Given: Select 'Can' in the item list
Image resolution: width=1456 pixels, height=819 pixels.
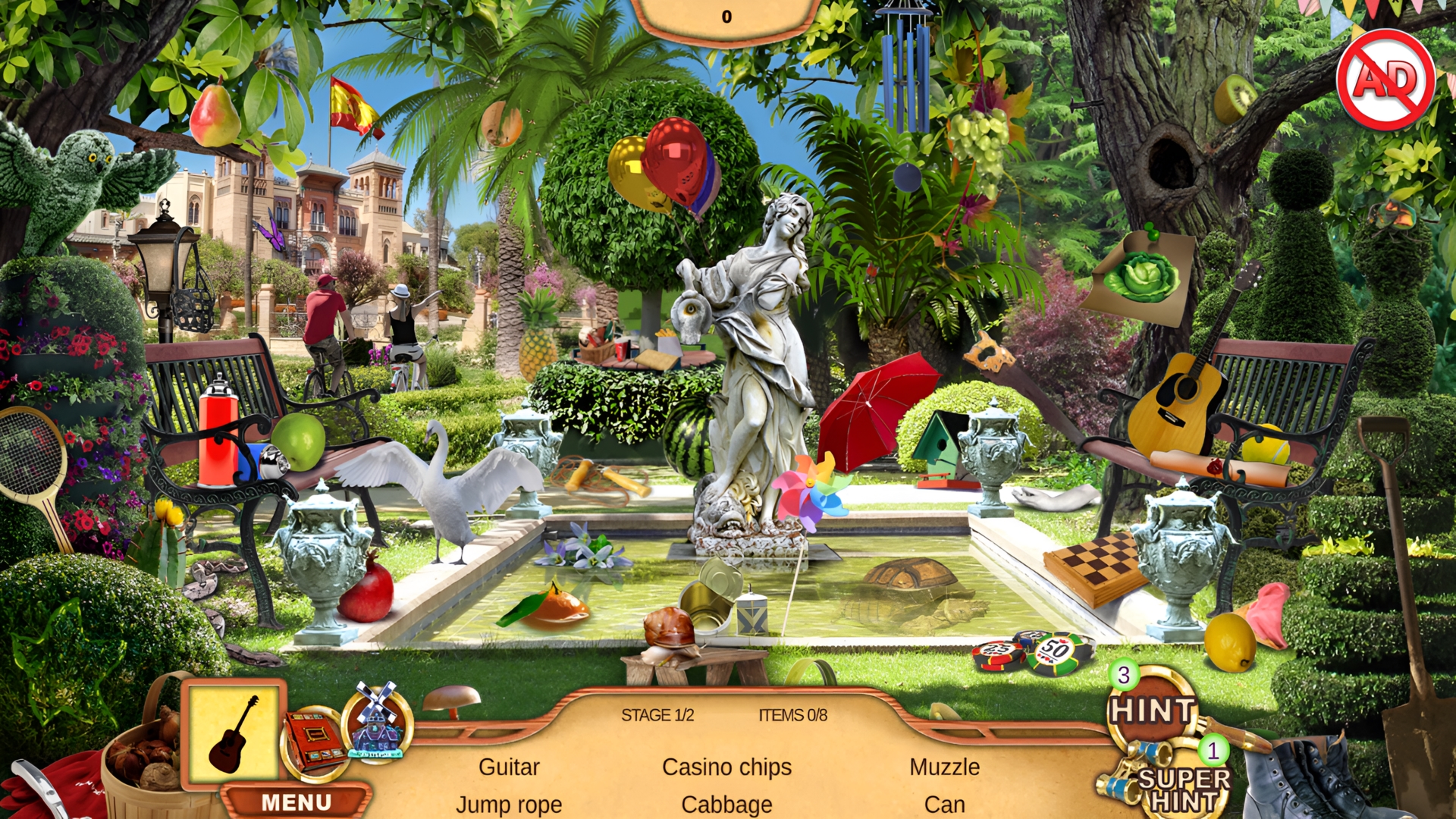Looking at the screenshot, I should [x=945, y=805].
